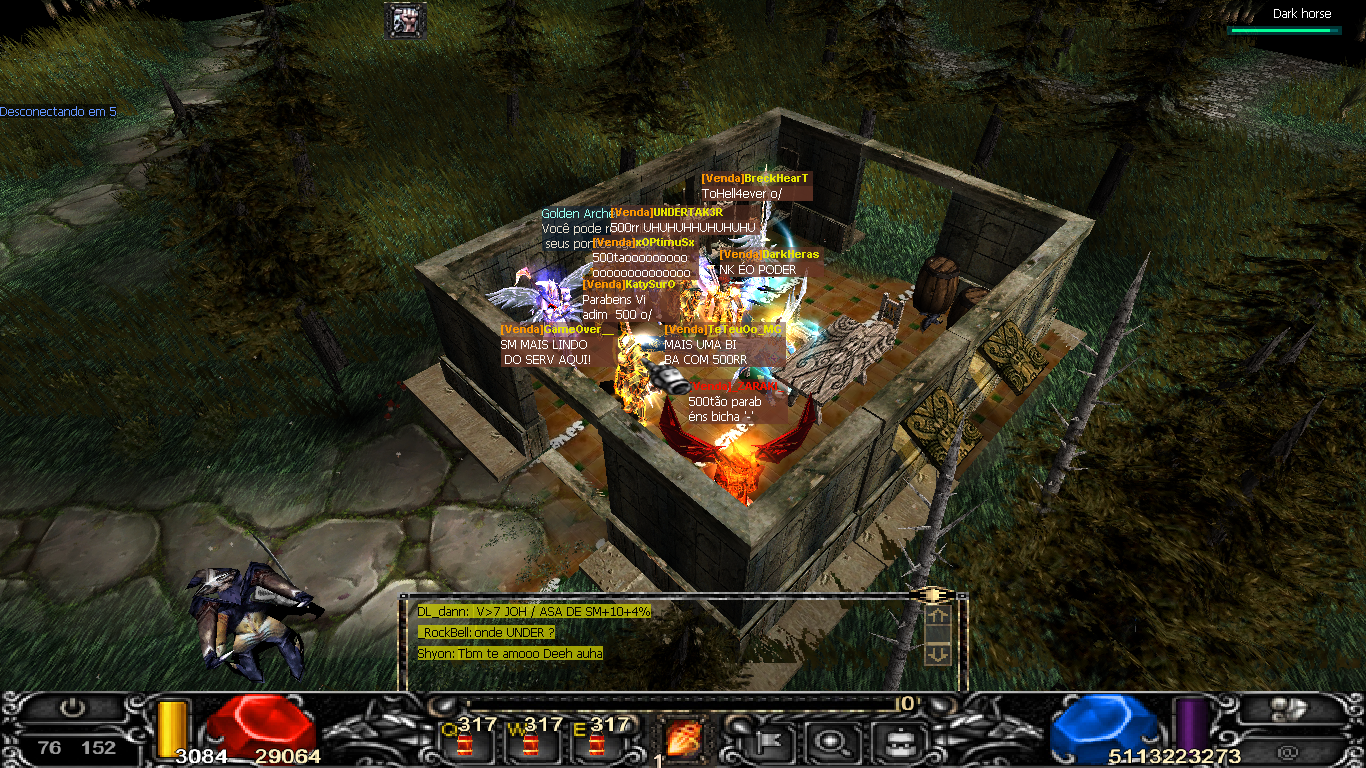Open the treasure chest inventory button
The image size is (1366, 768).
[891, 741]
